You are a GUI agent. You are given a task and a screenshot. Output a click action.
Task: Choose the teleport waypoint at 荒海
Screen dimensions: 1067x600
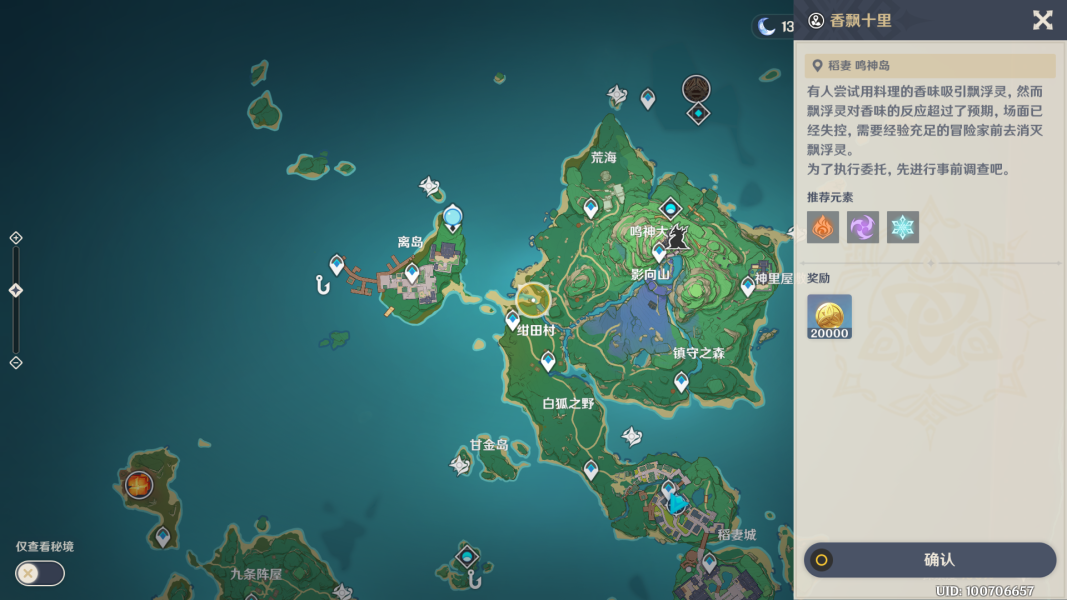pyautogui.click(x=591, y=208)
